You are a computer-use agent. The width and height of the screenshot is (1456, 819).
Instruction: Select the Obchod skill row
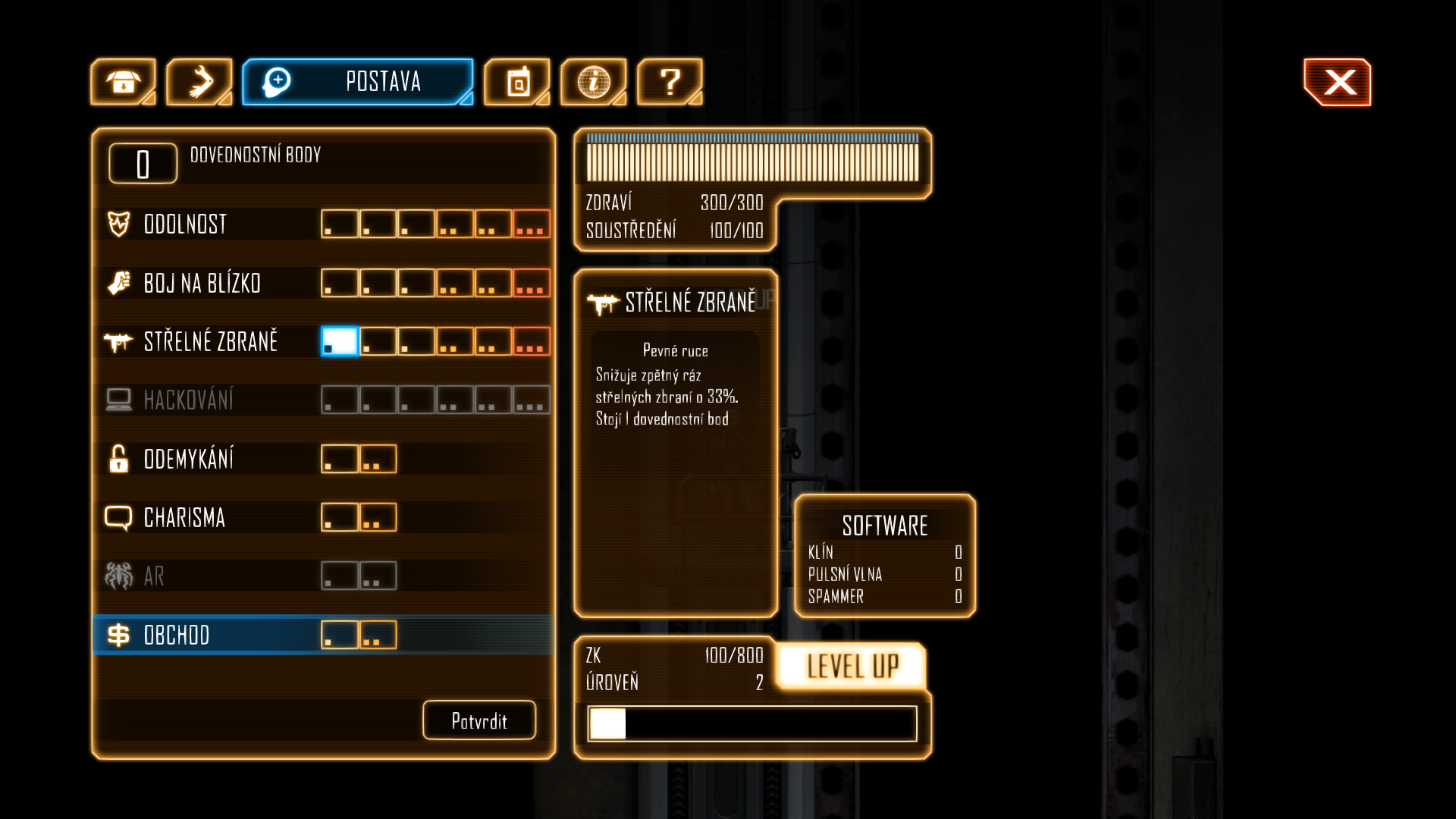(176, 635)
